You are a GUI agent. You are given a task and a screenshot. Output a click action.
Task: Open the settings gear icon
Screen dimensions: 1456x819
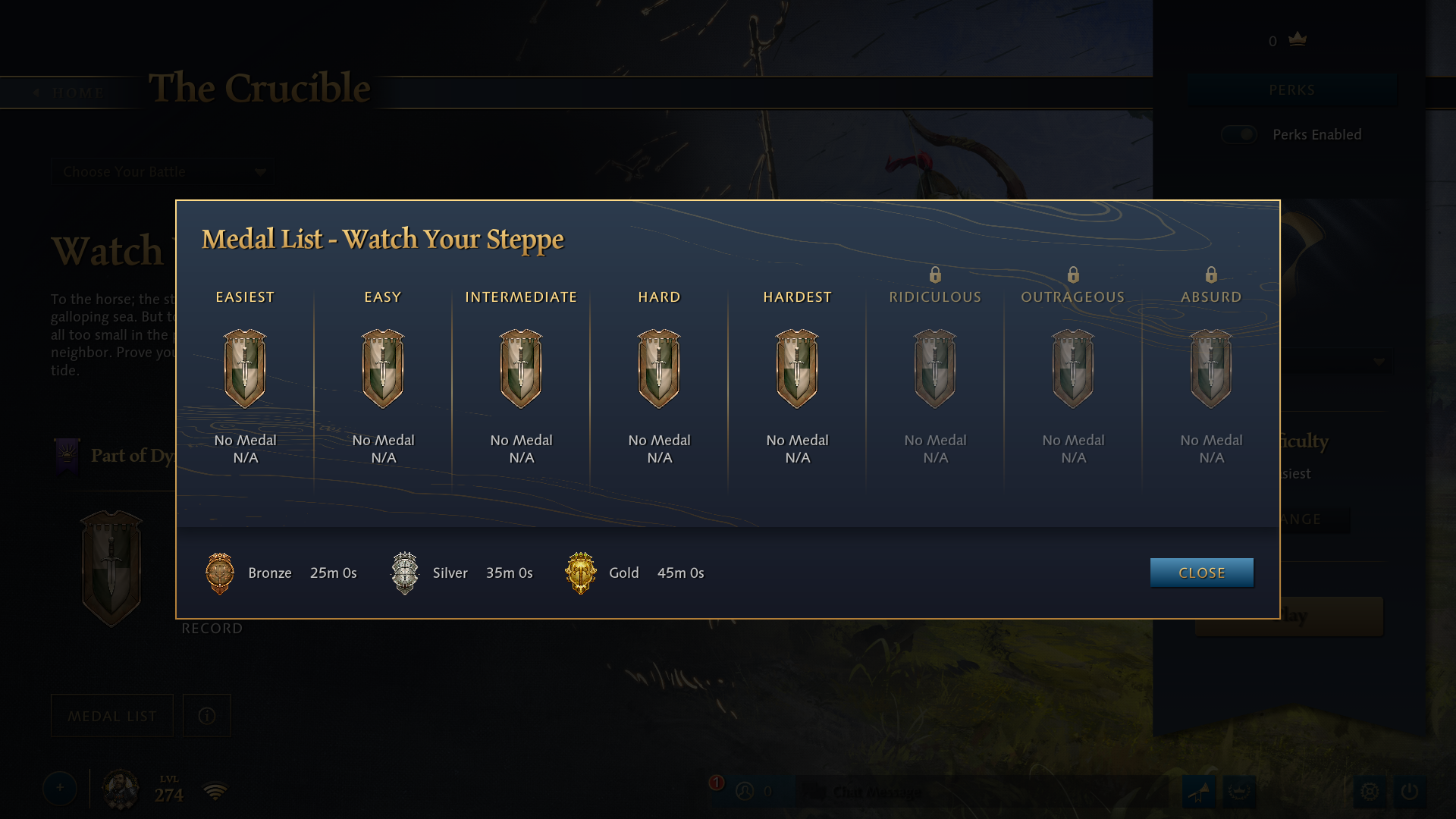[x=1370, y=791]
